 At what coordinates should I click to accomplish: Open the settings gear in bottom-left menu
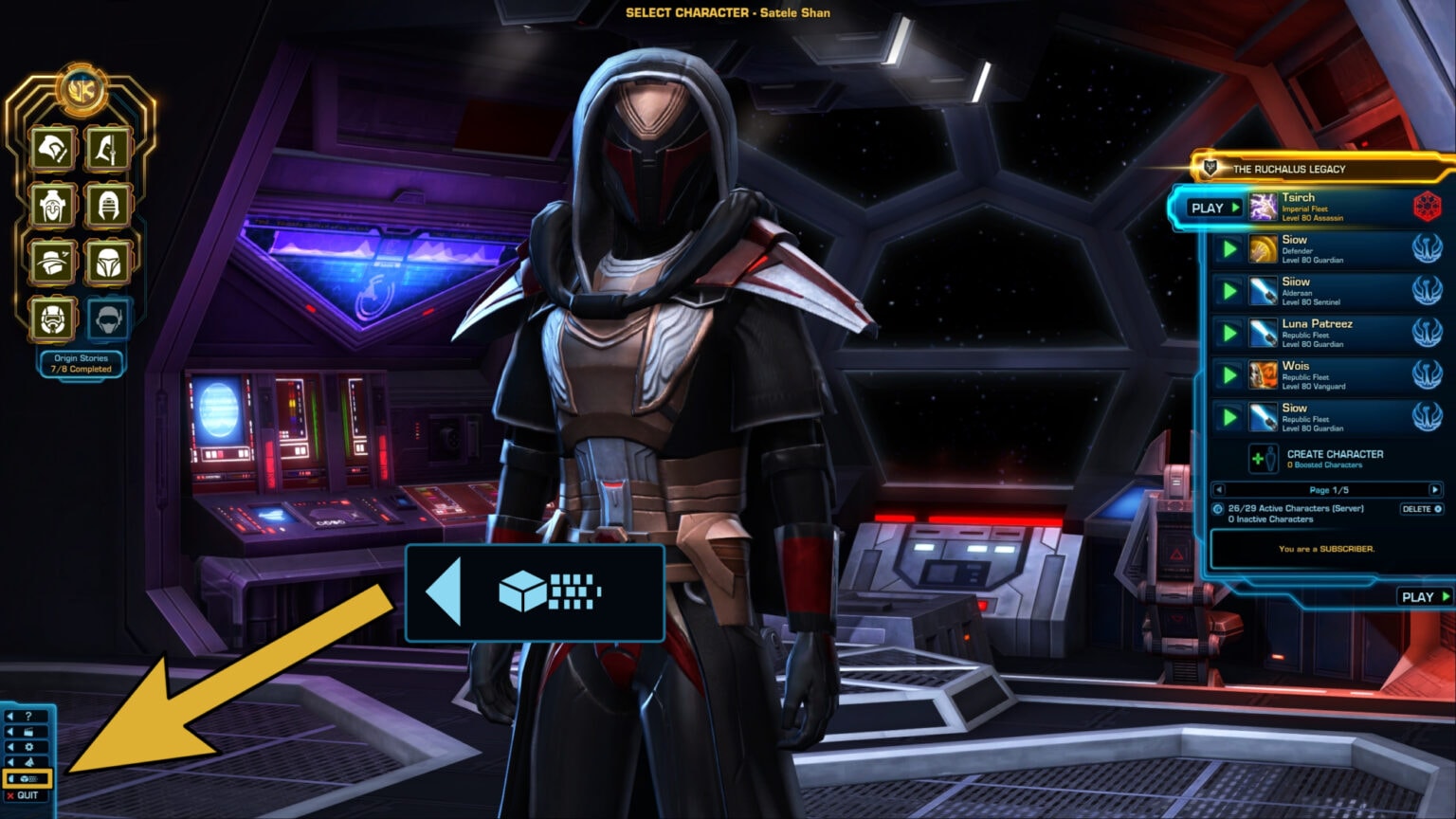pos(29,747)
